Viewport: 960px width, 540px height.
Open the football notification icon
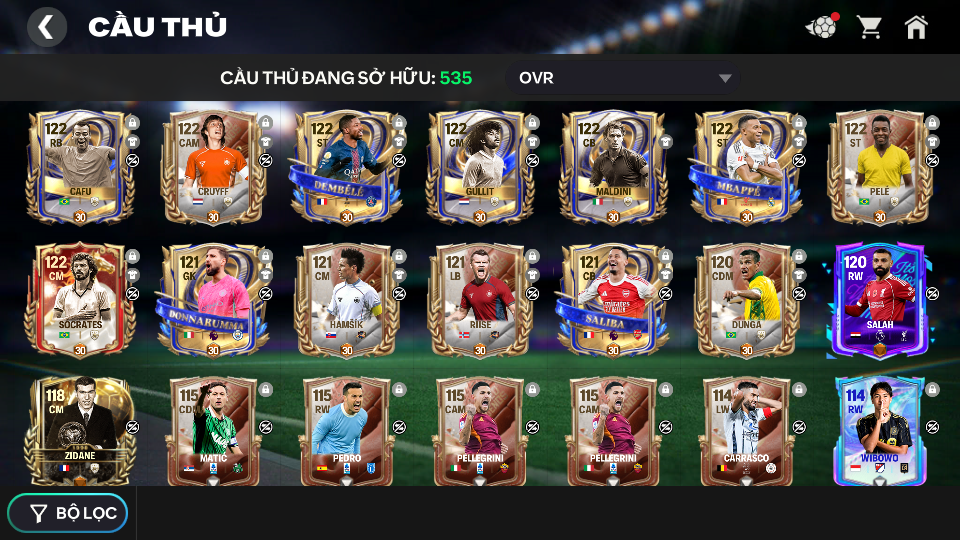coord(821,27)
